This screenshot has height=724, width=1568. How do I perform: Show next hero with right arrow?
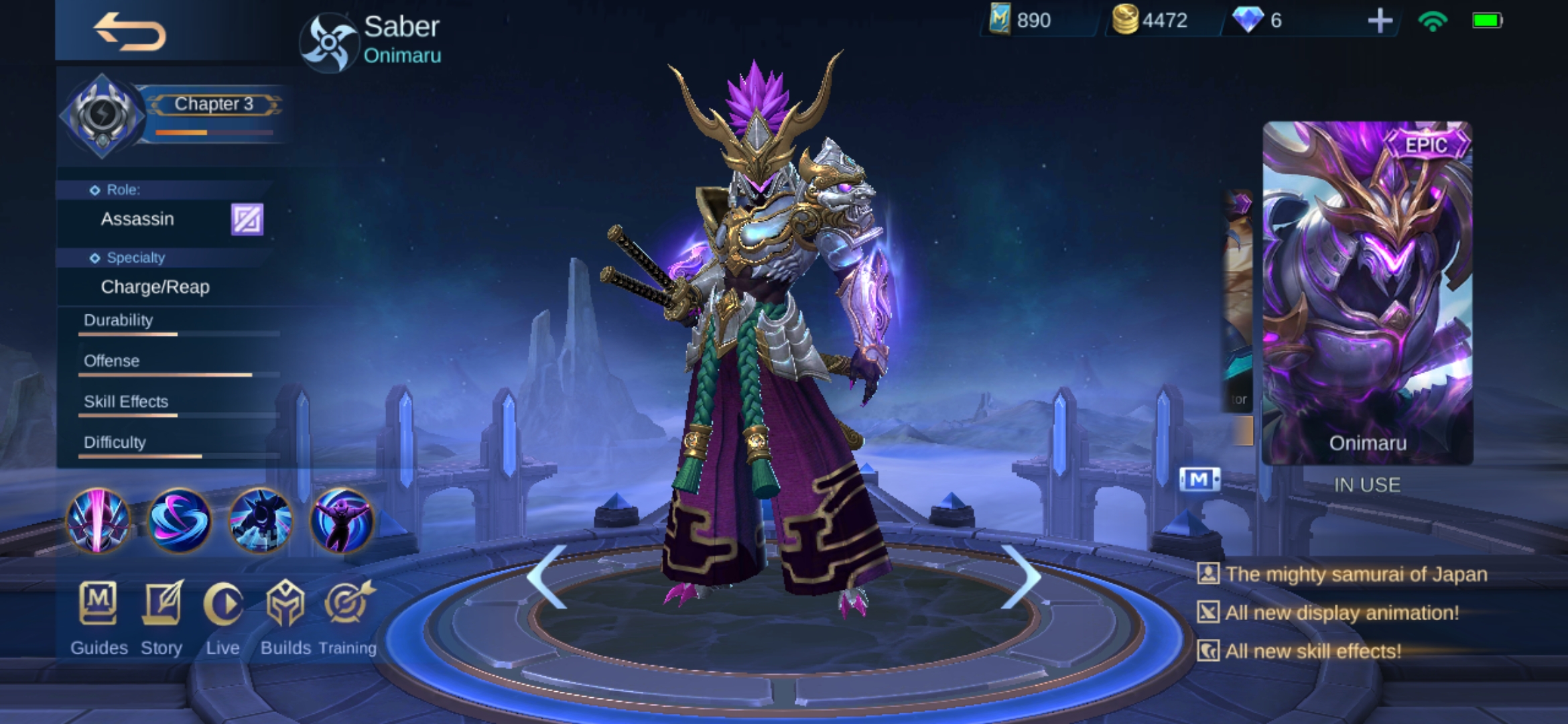(x=1021, y=577)
